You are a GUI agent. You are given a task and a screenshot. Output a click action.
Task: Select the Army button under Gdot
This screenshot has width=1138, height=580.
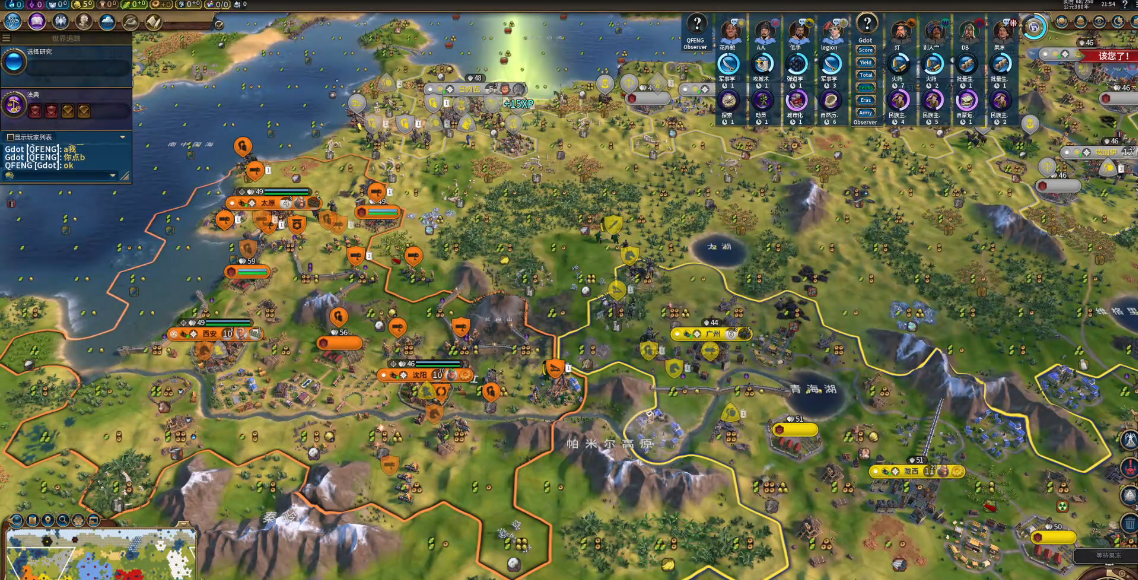(x=866, y=112)
